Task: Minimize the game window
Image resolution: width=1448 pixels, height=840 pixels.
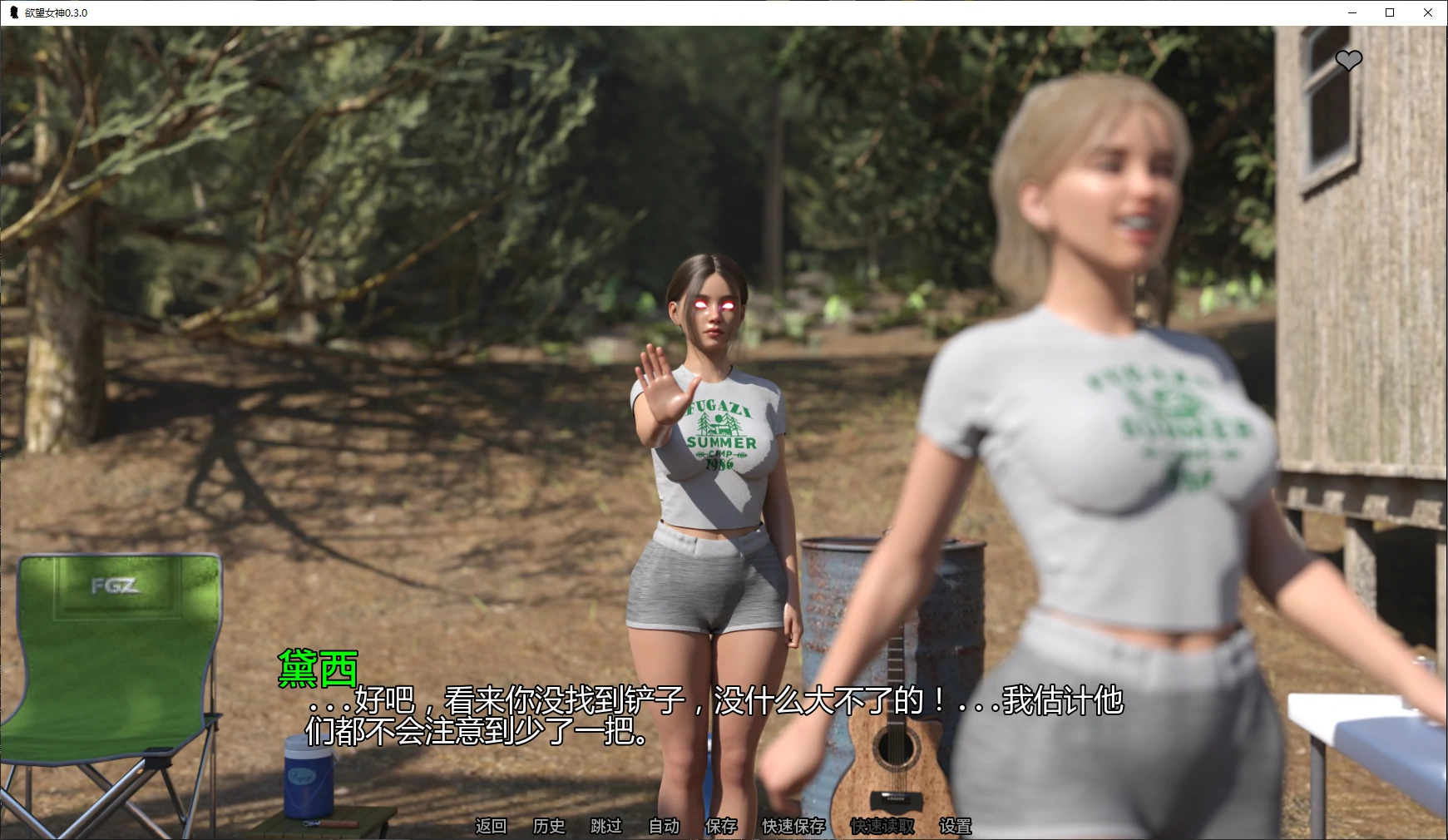Action: click(1352, 12)
